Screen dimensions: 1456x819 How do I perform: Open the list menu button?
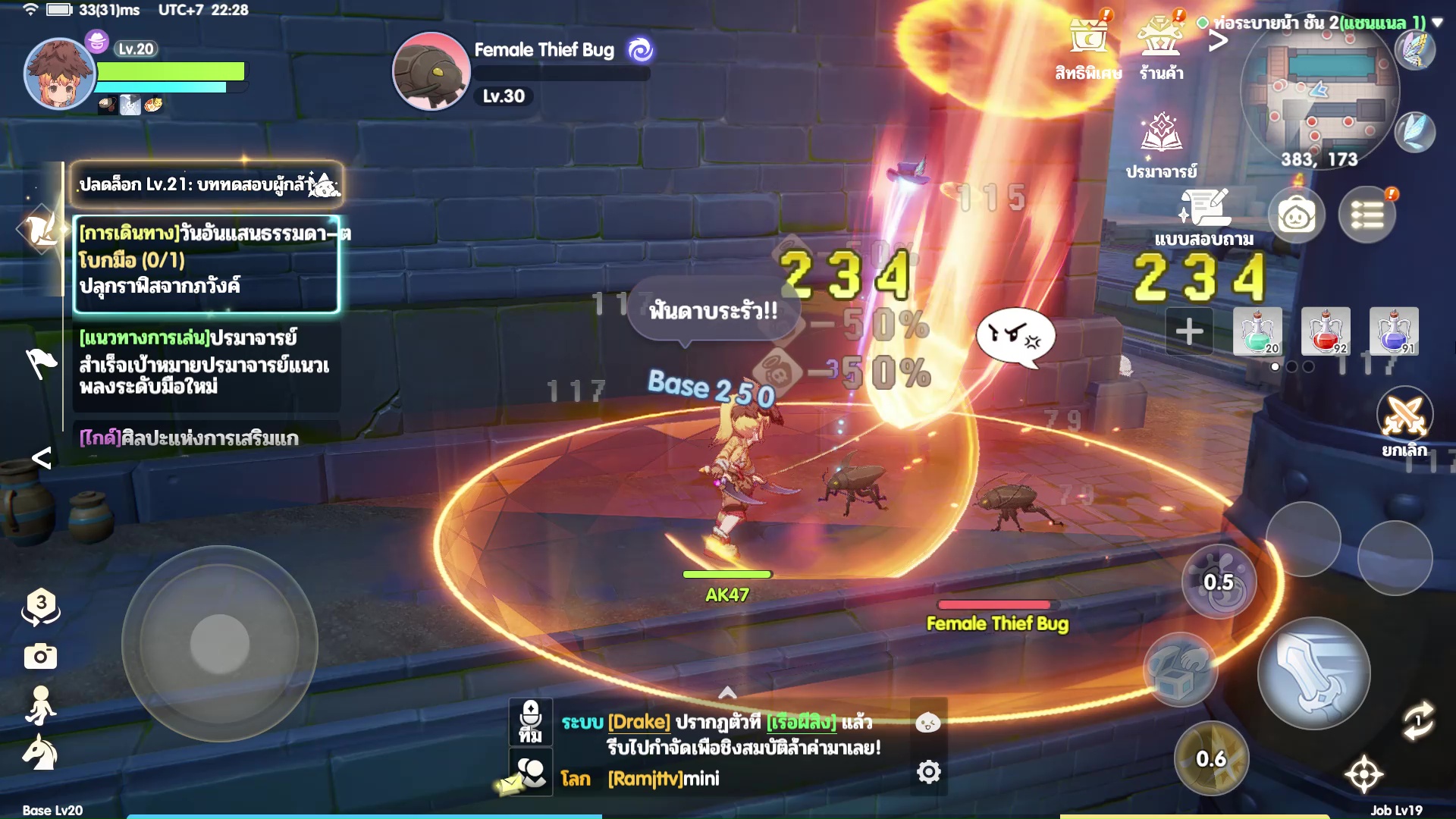pyautogui.click(x=1367, y=216)
